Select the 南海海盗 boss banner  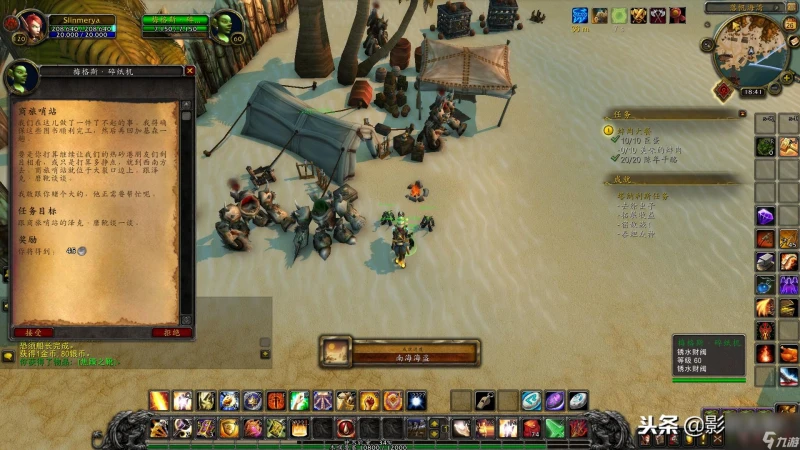click(399, 352)
